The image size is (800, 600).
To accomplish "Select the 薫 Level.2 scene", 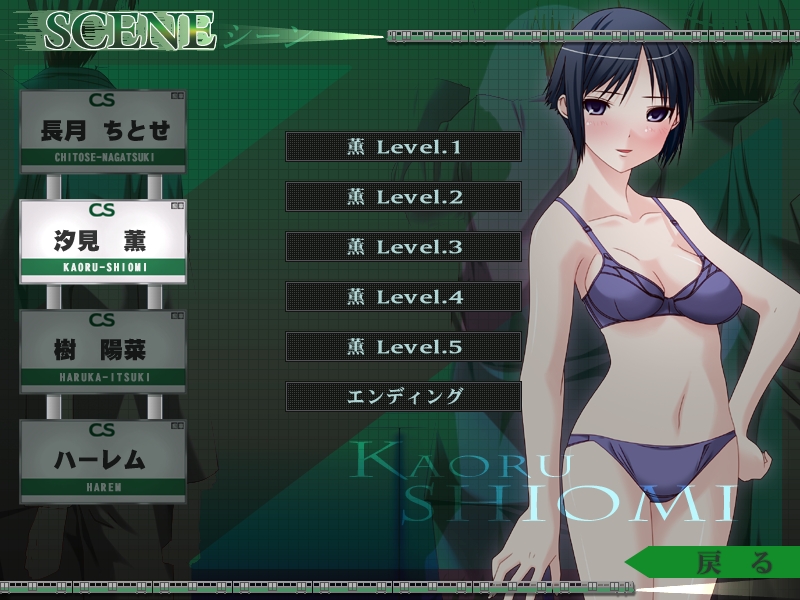I will point(403,197).
